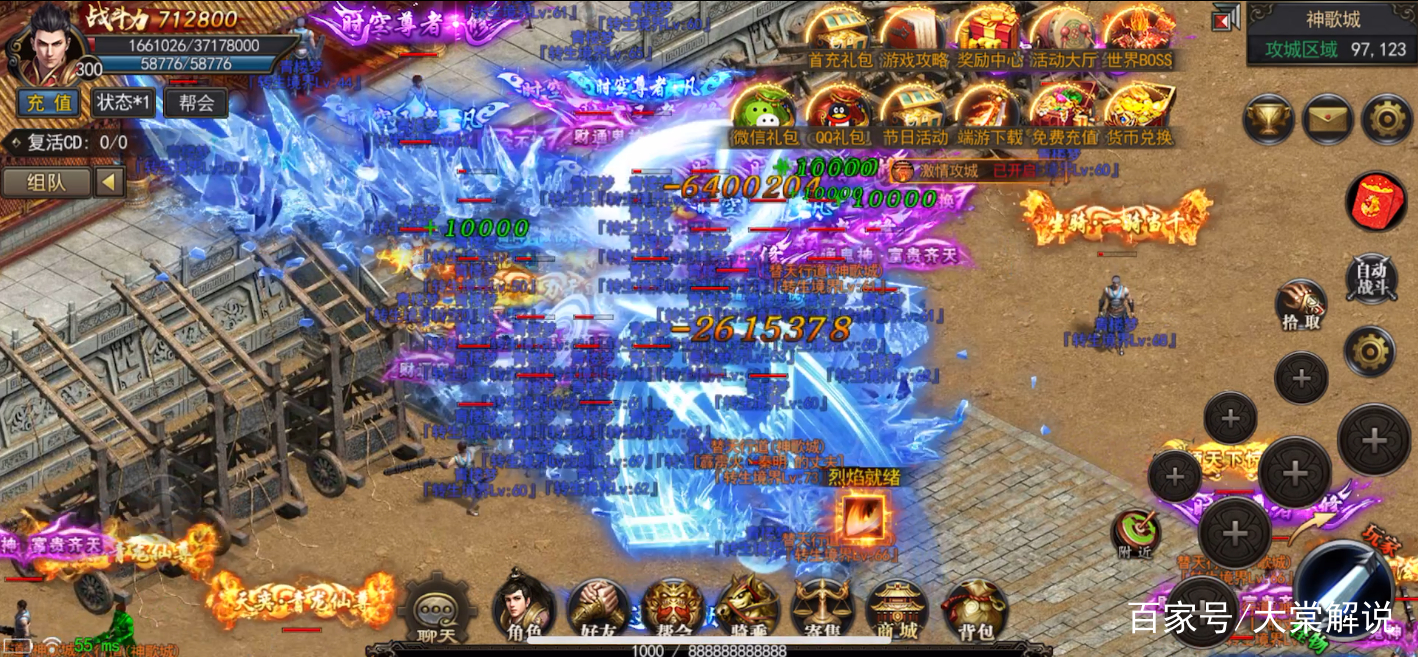
Task: Collapse the team panel with the arrow button
Action: click(109, 182)
